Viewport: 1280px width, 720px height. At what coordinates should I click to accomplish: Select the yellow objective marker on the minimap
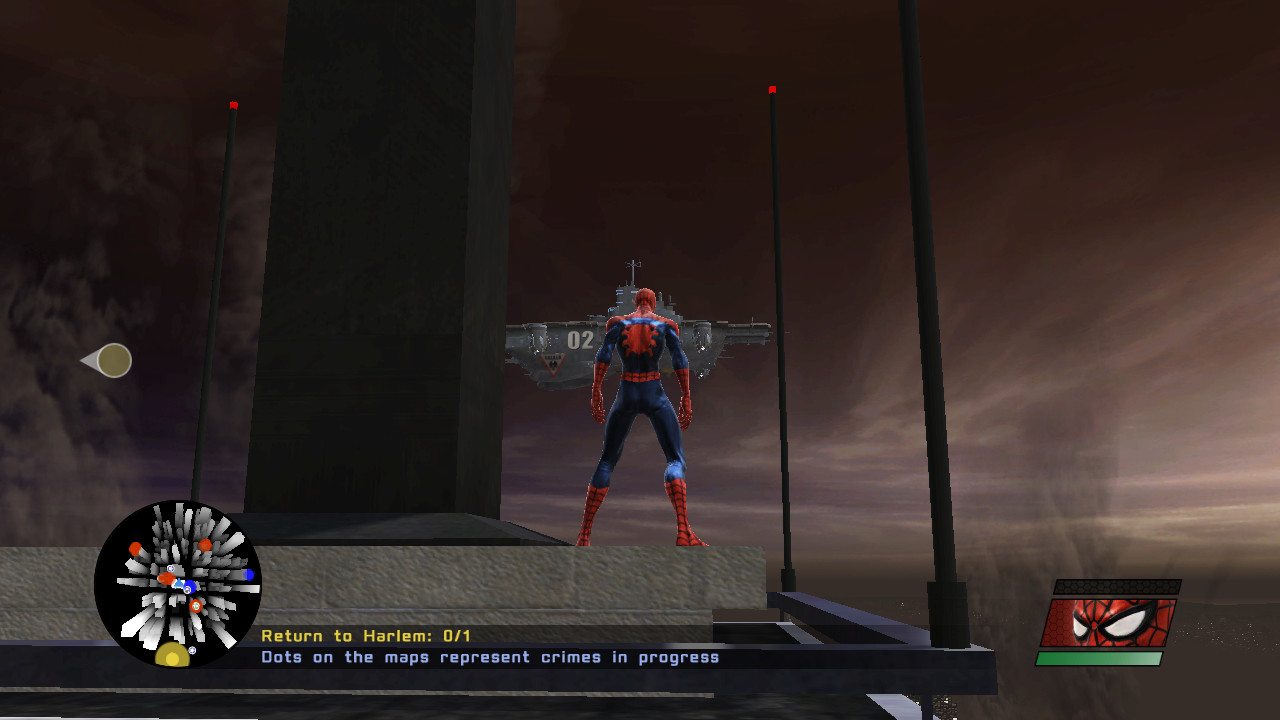(x=173, y=656)
